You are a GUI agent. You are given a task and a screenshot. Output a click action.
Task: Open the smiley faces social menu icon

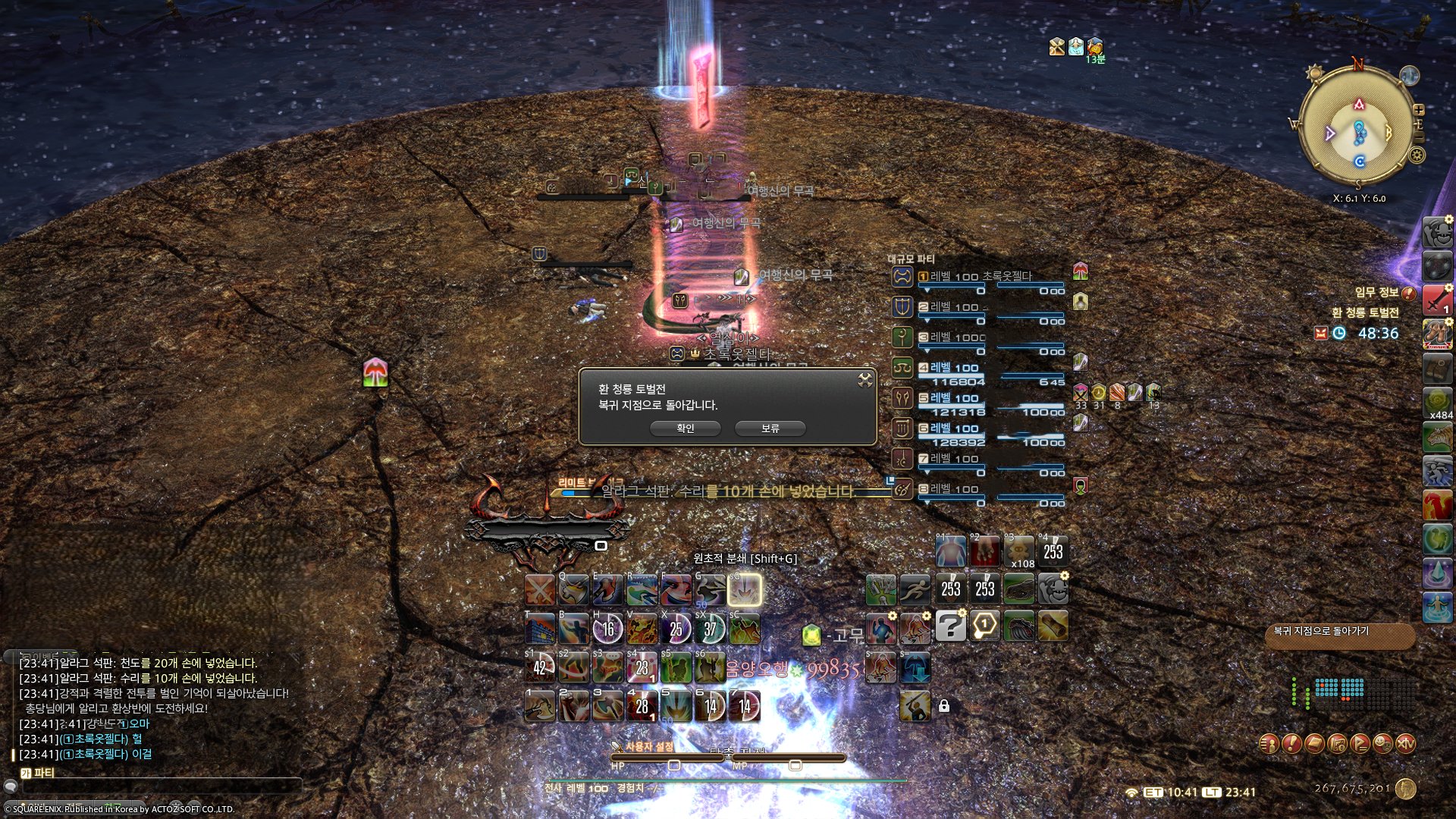coord(1382,744)
